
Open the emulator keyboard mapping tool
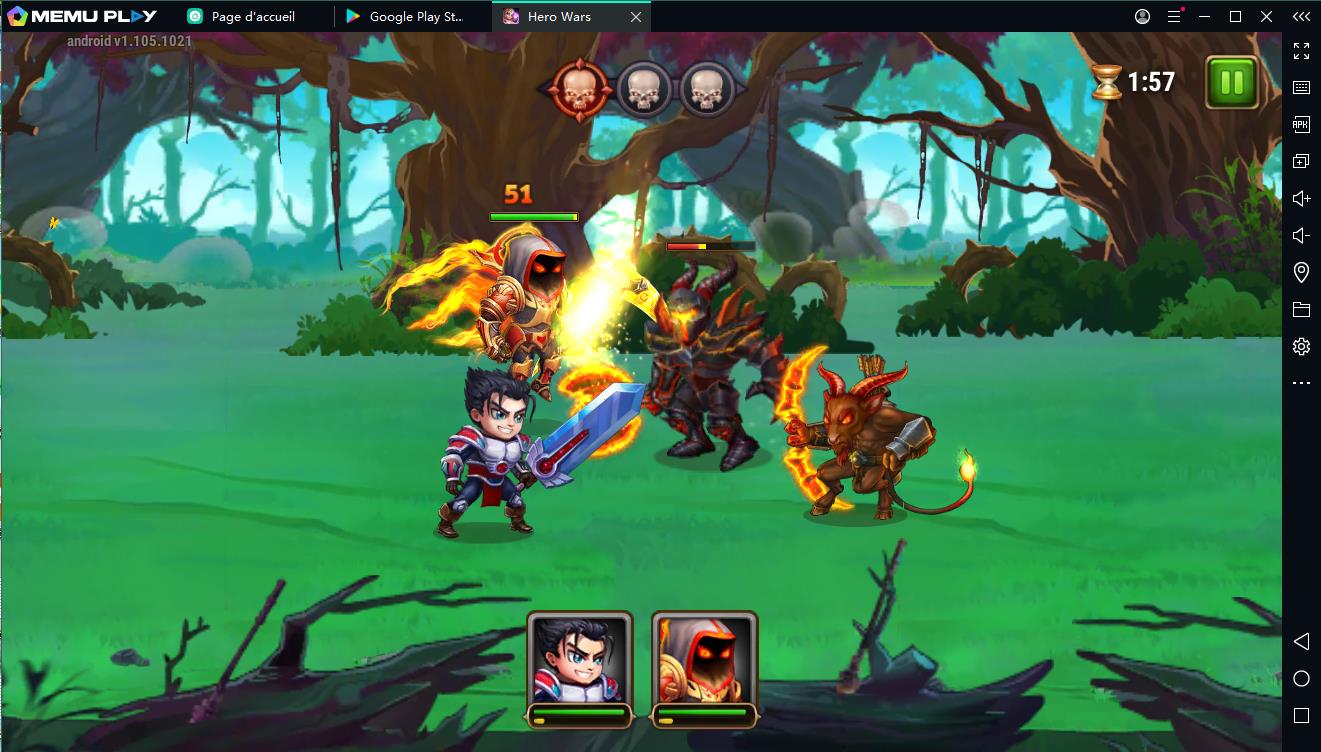1301,87
